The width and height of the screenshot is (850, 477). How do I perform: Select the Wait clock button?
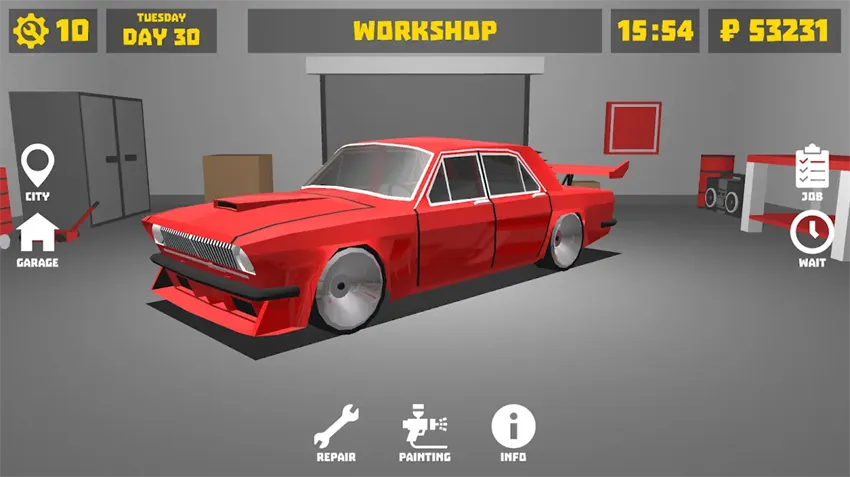811,237
